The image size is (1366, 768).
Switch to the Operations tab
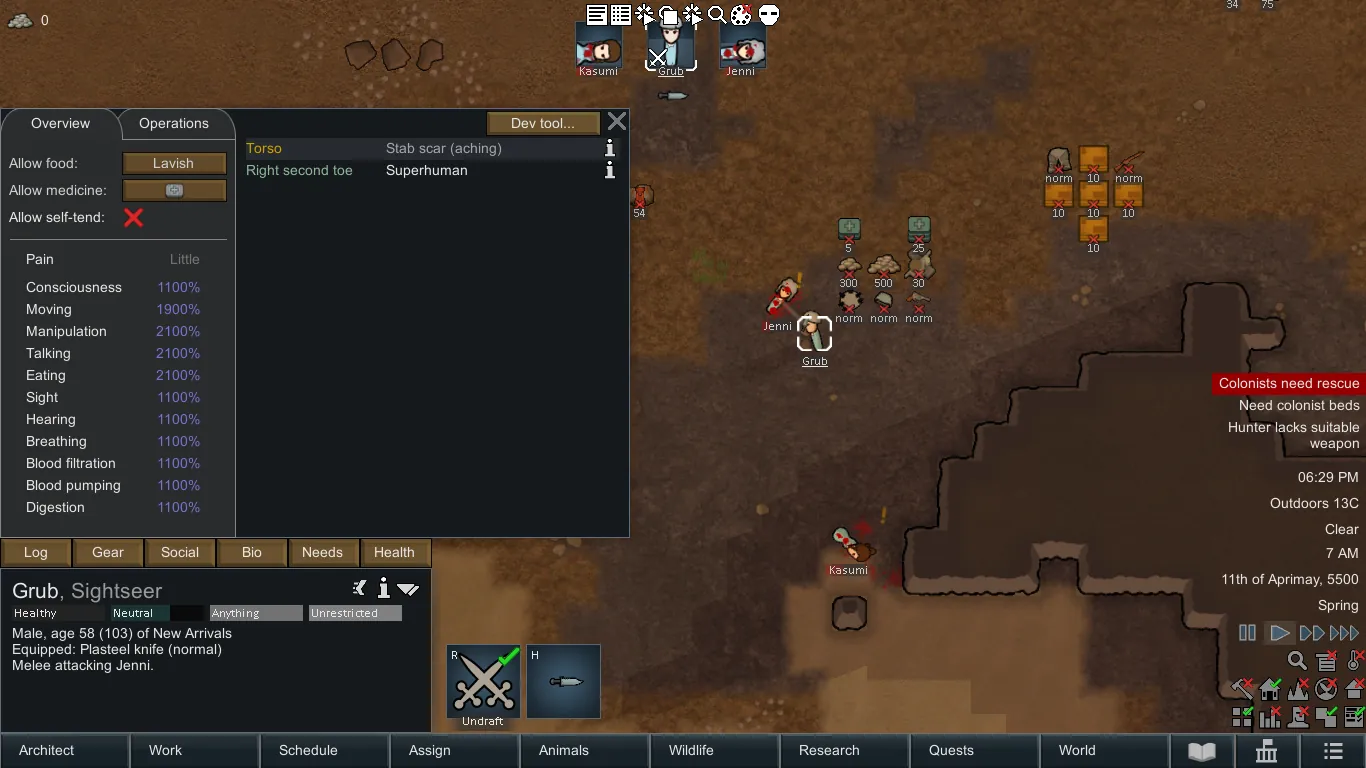(174, 124)
